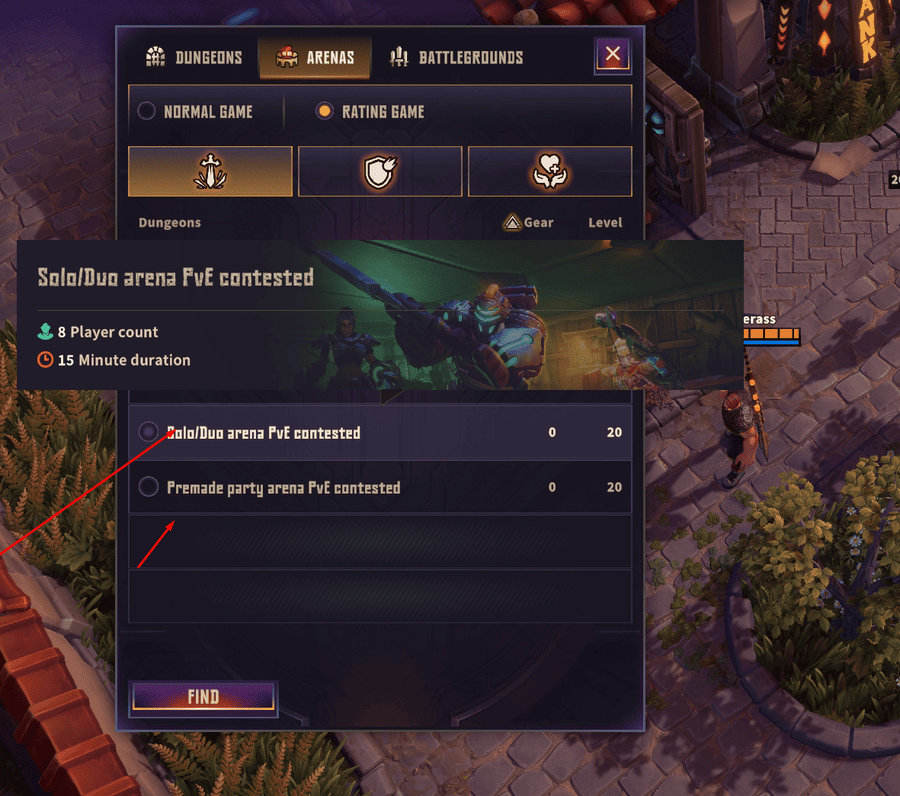Switch to the Dungeons tab
This screenshot has height=796, width=900.
click(194, 57)
